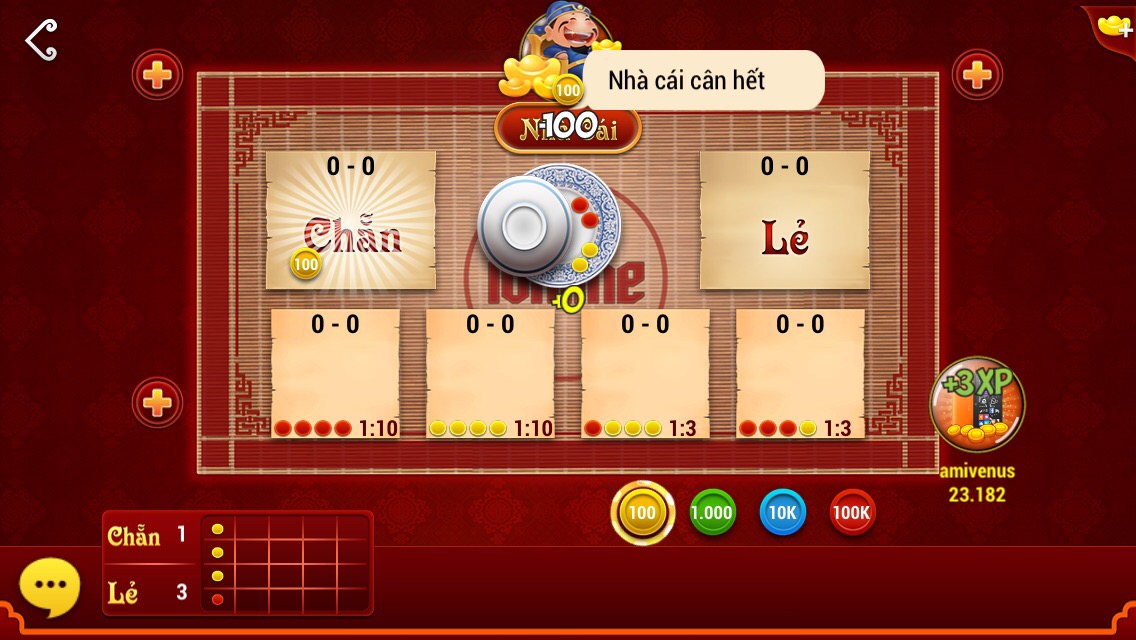Place a bet on Lẻ

[x=784, y=221]
